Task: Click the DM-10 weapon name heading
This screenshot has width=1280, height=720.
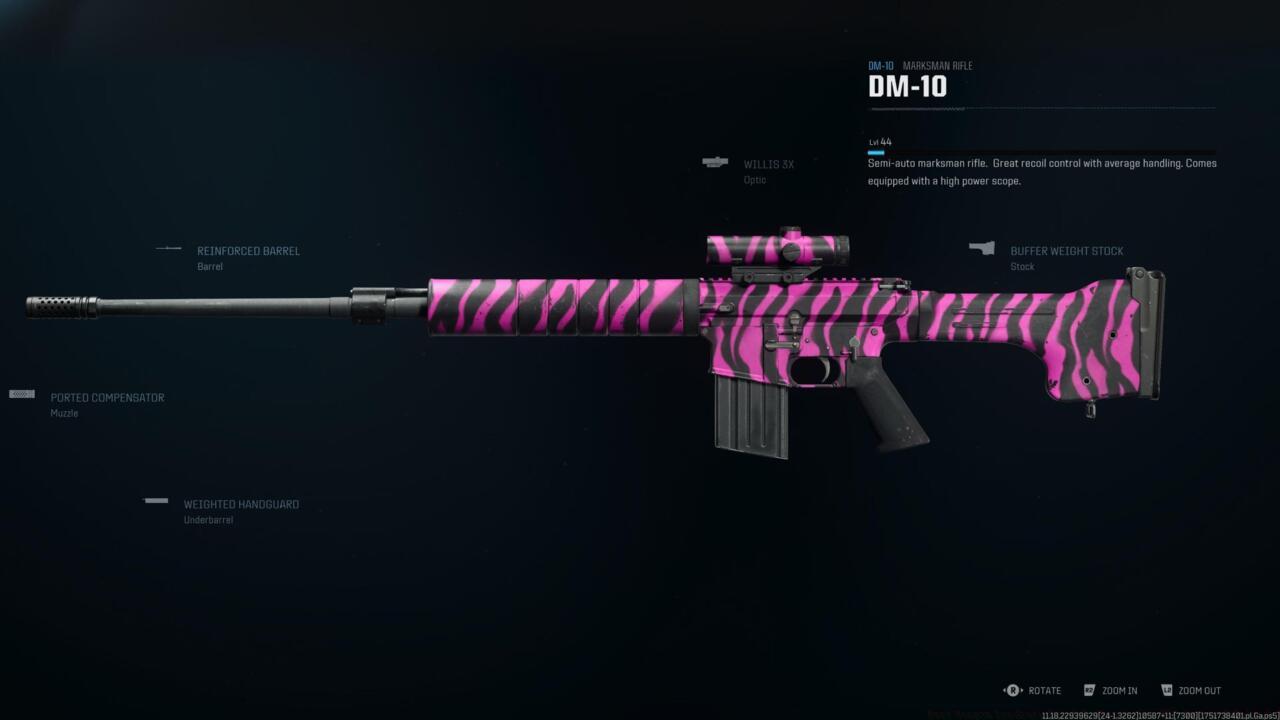Action: click(x=907, y=87)
